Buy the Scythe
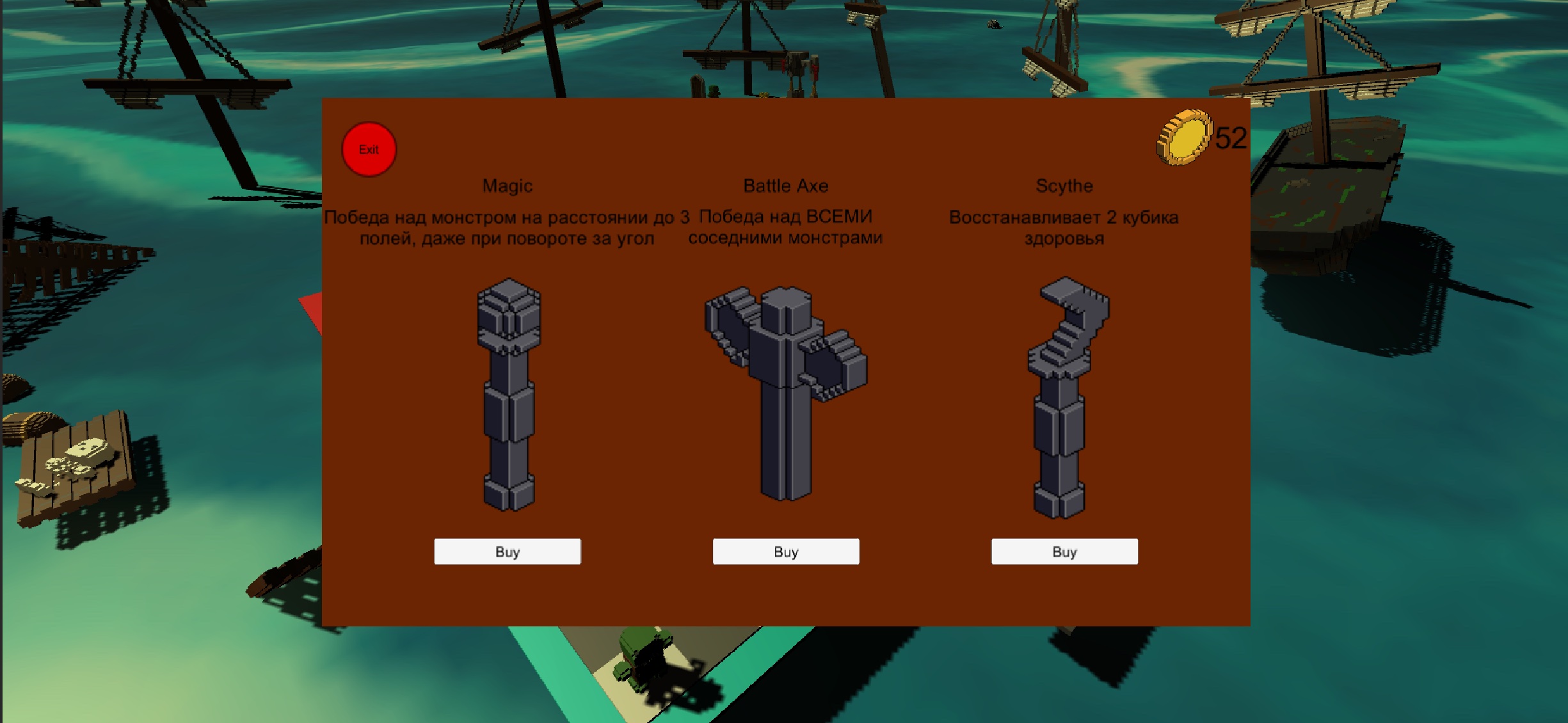 (x=1064, y=552)
